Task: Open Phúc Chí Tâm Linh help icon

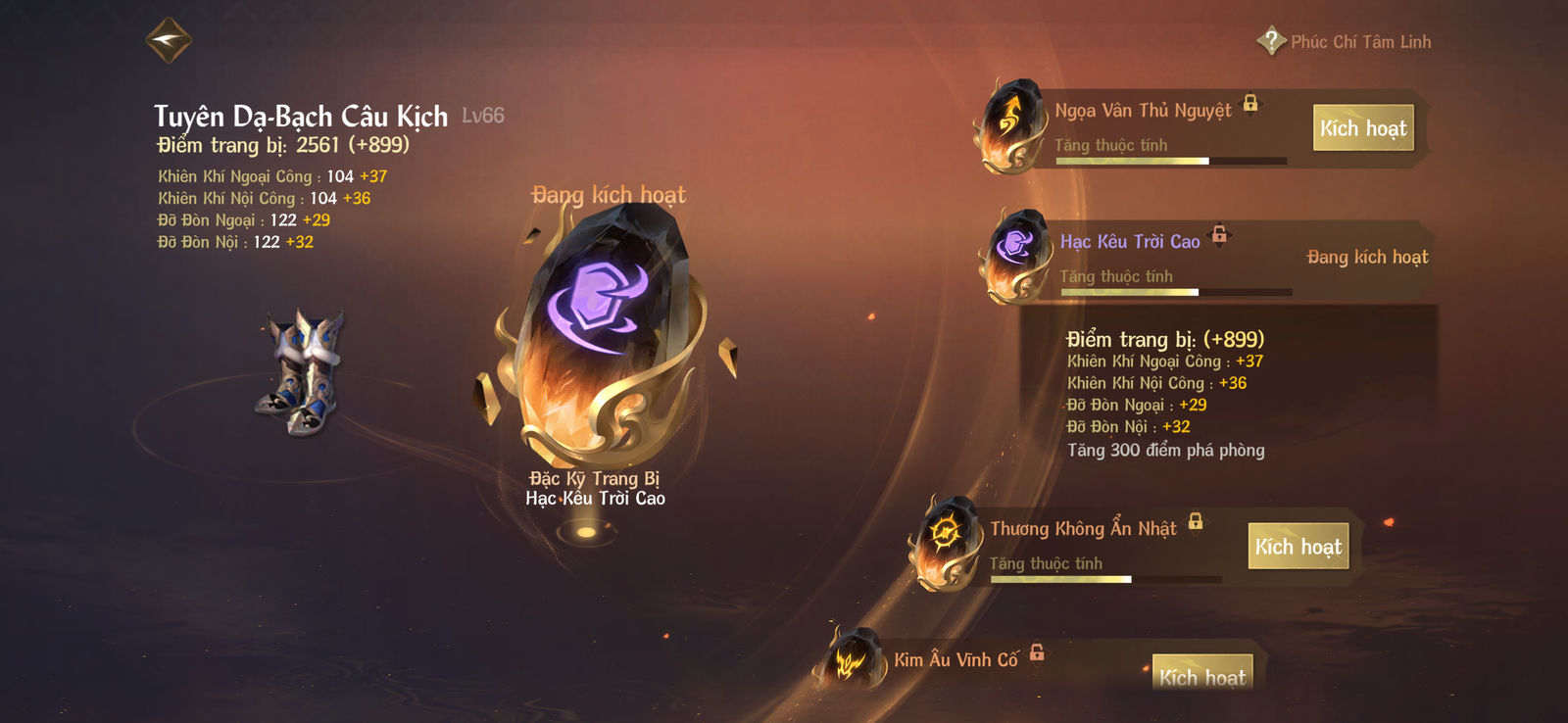Action: (x=1270, y=40)
